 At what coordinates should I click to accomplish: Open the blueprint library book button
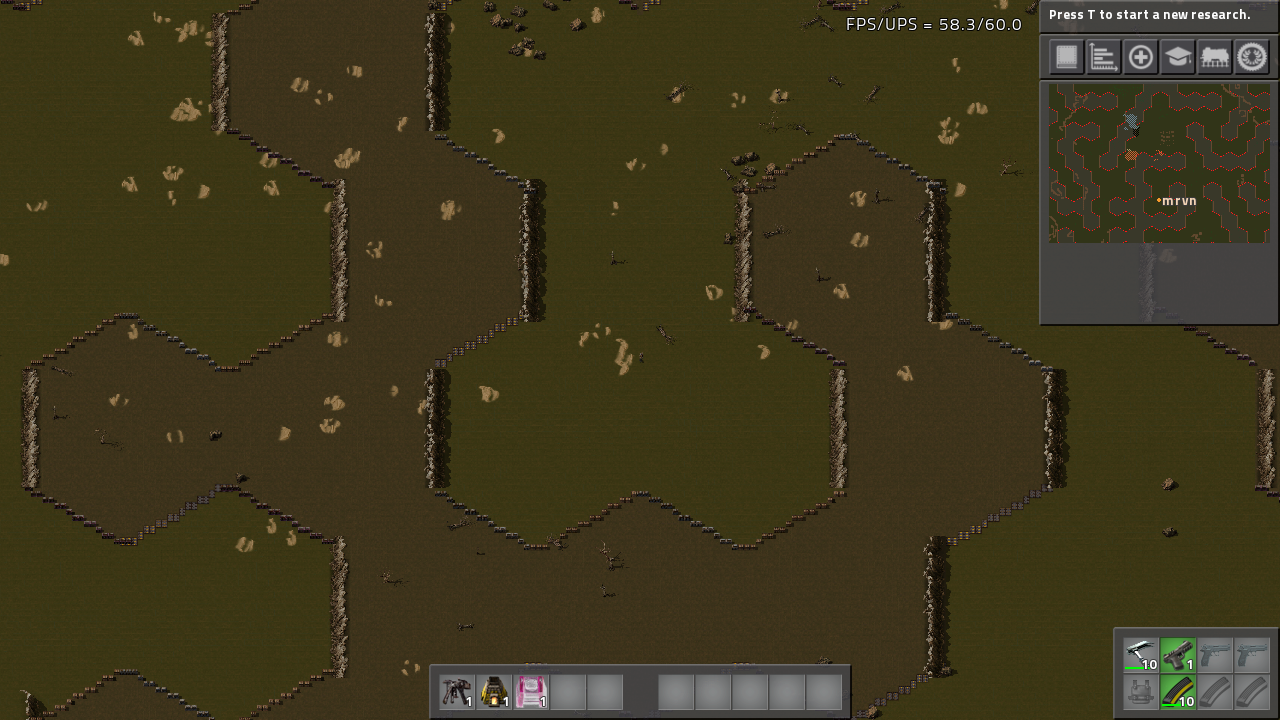tap(1067, 57)
